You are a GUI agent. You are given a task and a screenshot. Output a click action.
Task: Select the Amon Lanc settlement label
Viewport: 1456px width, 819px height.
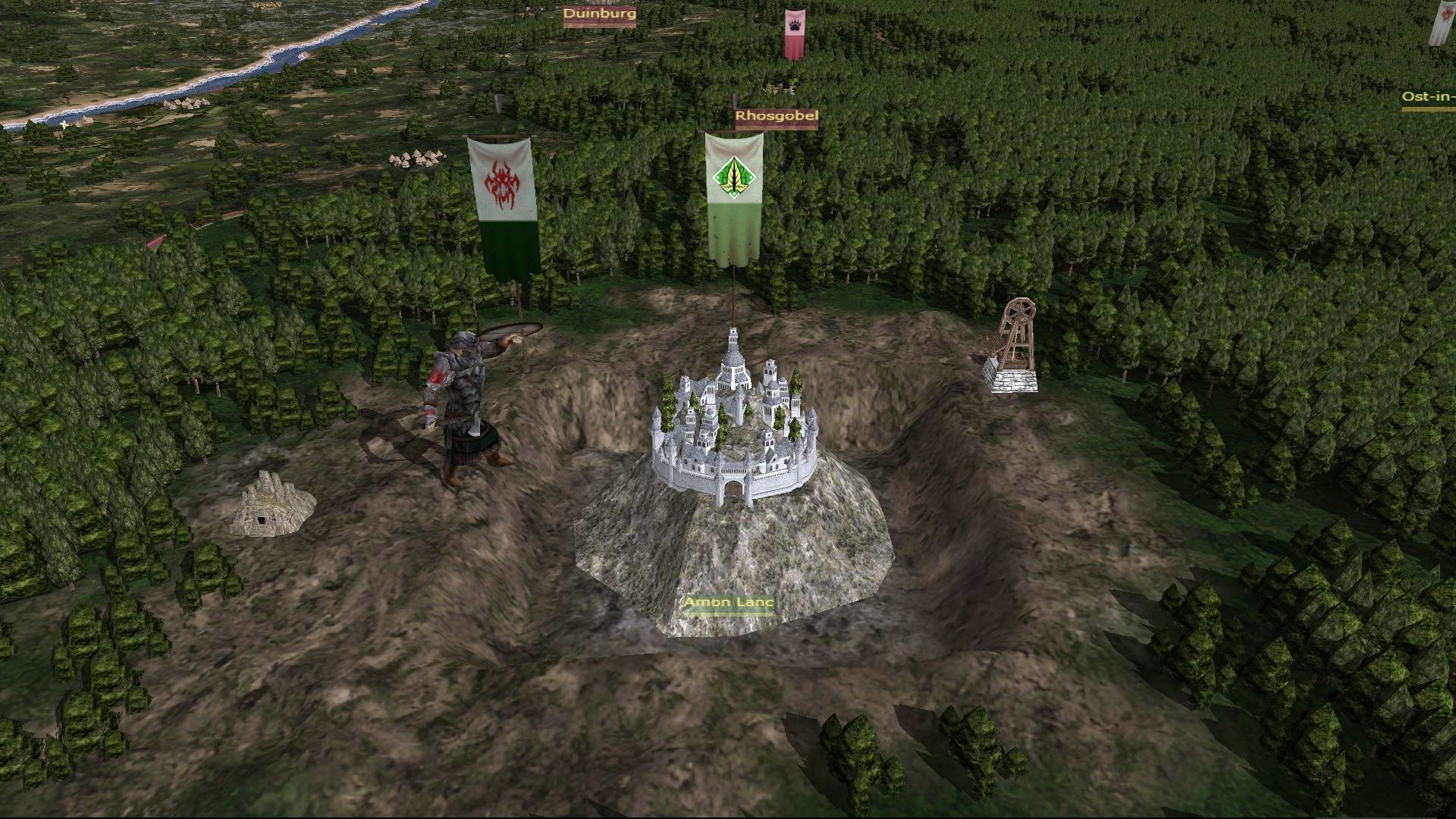point(729,604)
